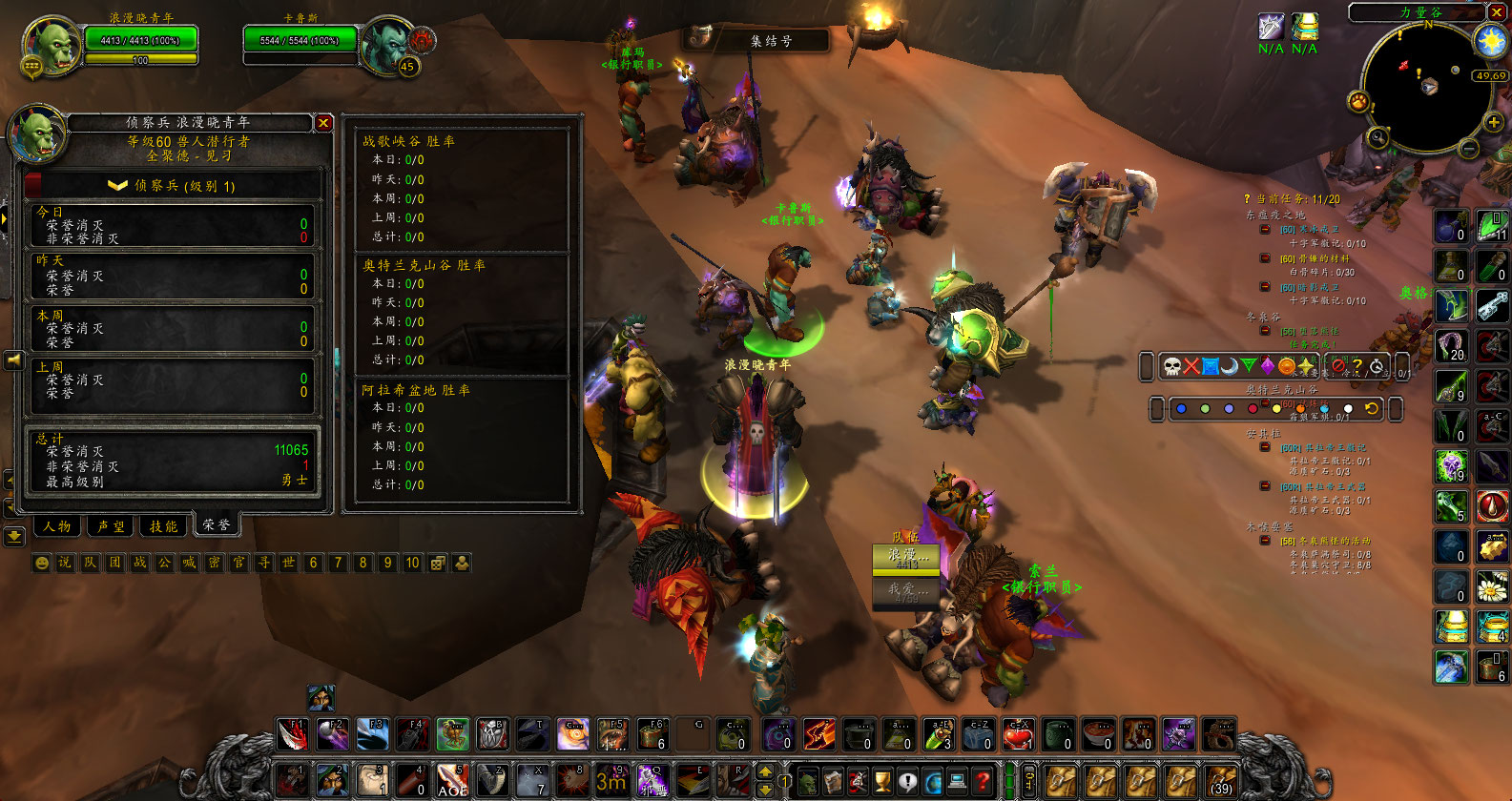Viewport: 1512px width, 801px height.
Task: Select the skull raid target marker
Action: 1172,366
